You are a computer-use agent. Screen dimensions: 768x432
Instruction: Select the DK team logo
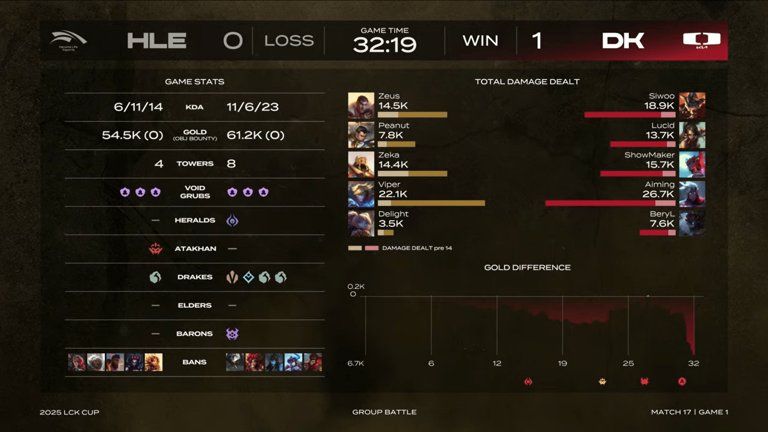[x=701, y=41]
